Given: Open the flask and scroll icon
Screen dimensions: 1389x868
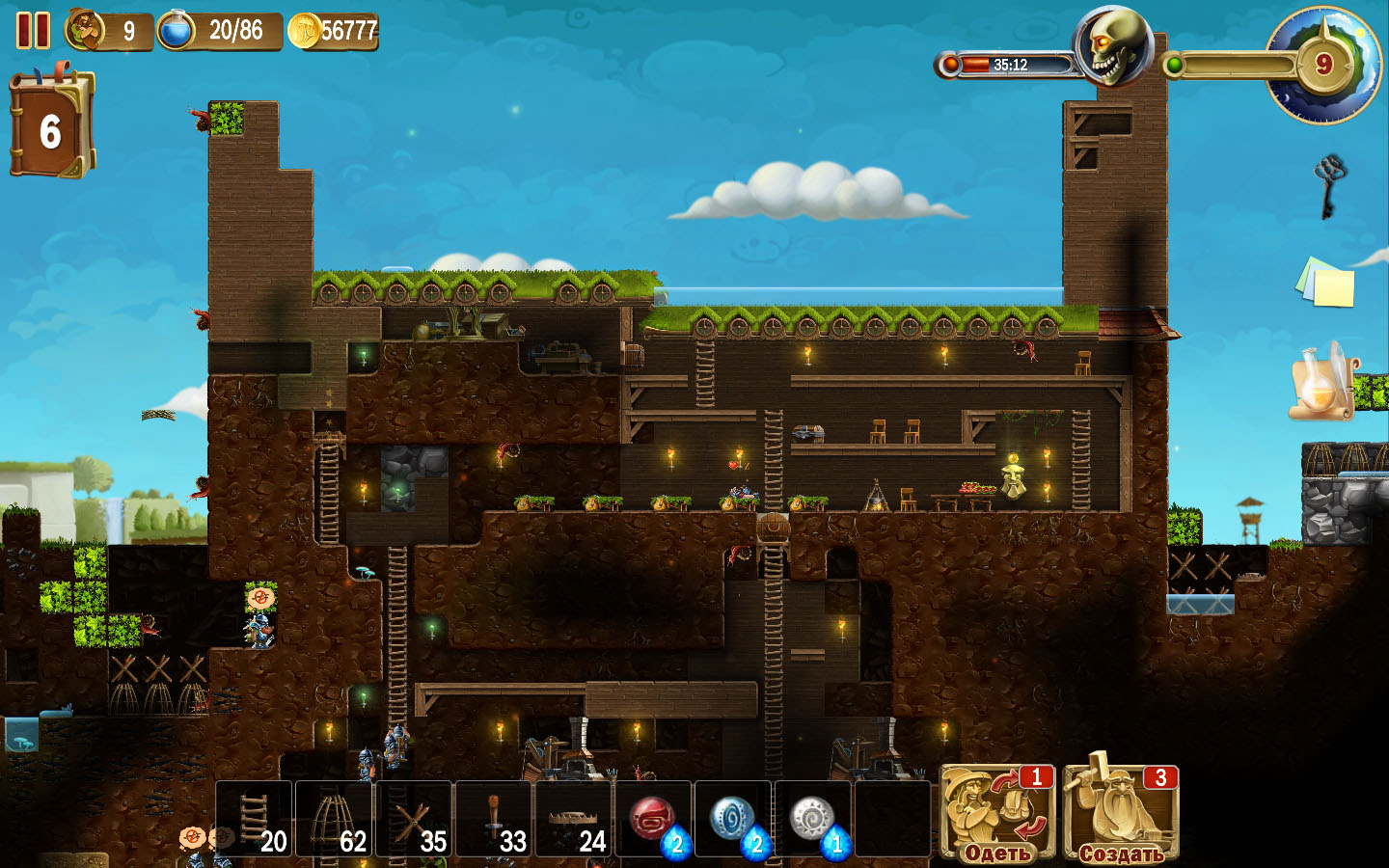Looking at the screenshot, I should (1323, 383).
